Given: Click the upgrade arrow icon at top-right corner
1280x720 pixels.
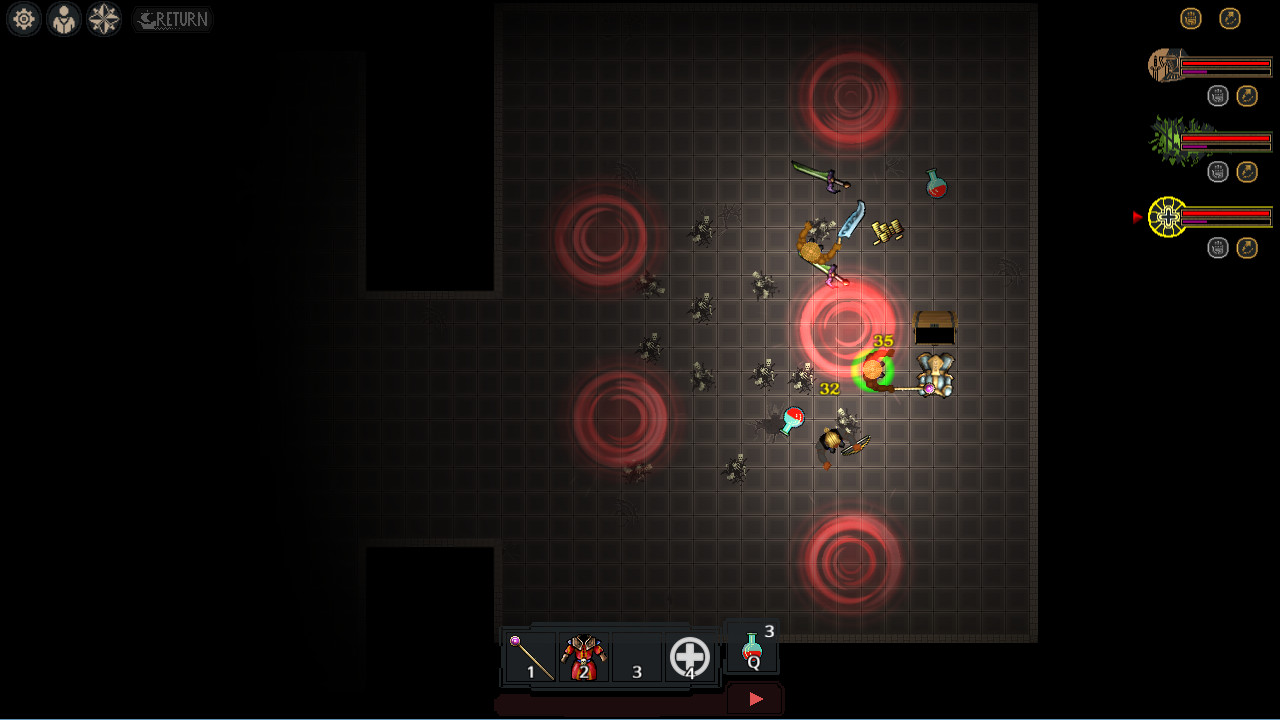Looking at the screenshot, I should coord(1230,18).
